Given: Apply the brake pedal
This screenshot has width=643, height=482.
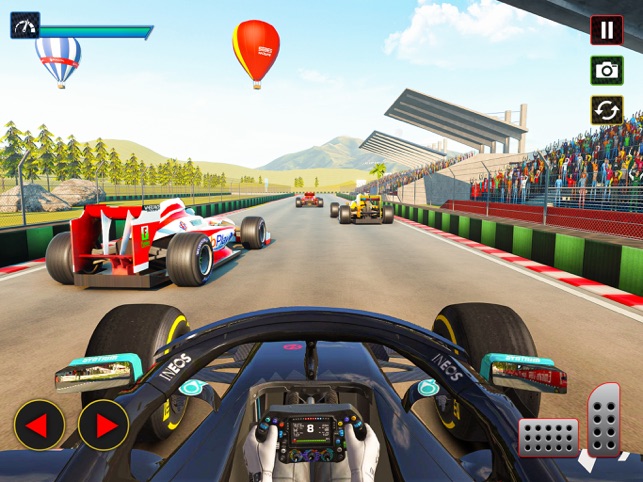Looking at the screenshot, I should (x=548, y=437).
